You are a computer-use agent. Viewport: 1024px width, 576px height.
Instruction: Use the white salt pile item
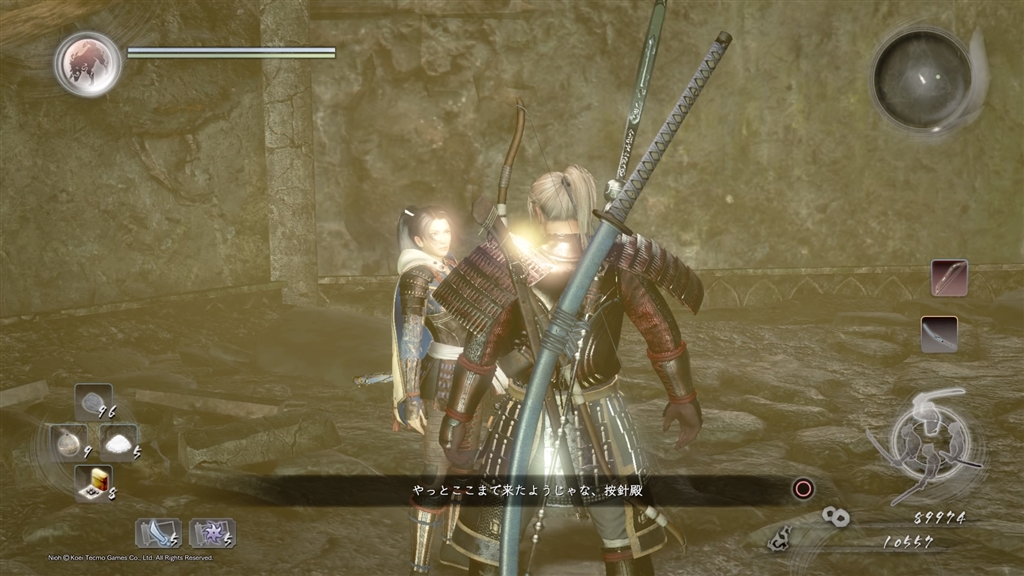(x=119, y=442)
